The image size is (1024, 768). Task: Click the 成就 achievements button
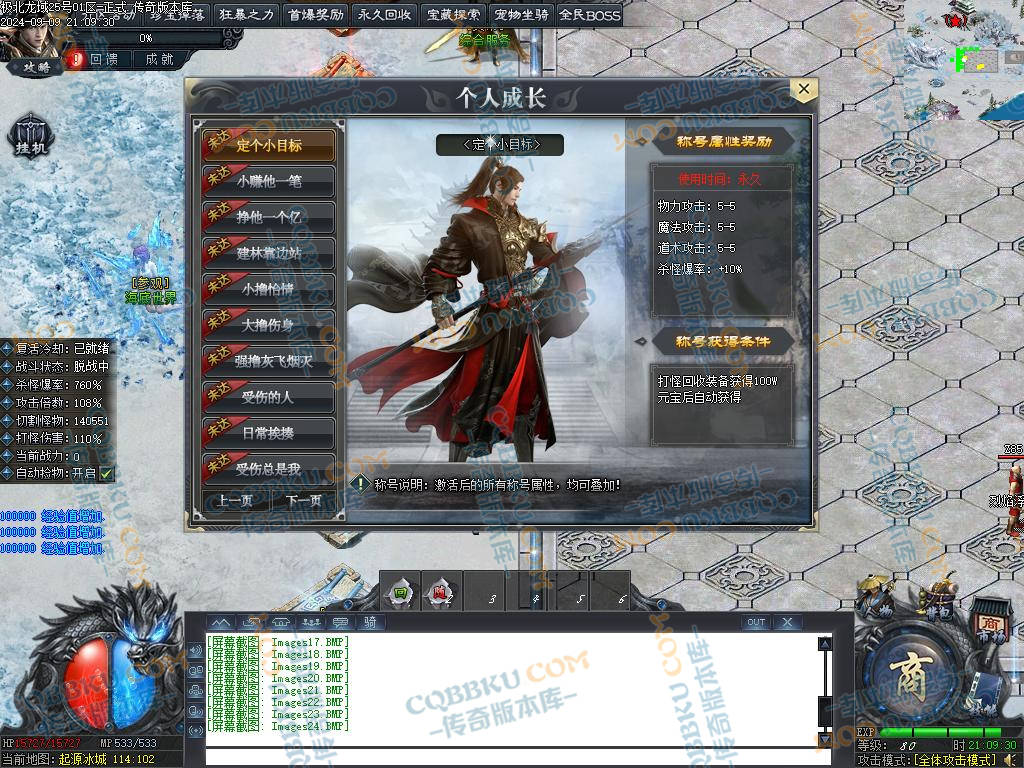point(160,60)
